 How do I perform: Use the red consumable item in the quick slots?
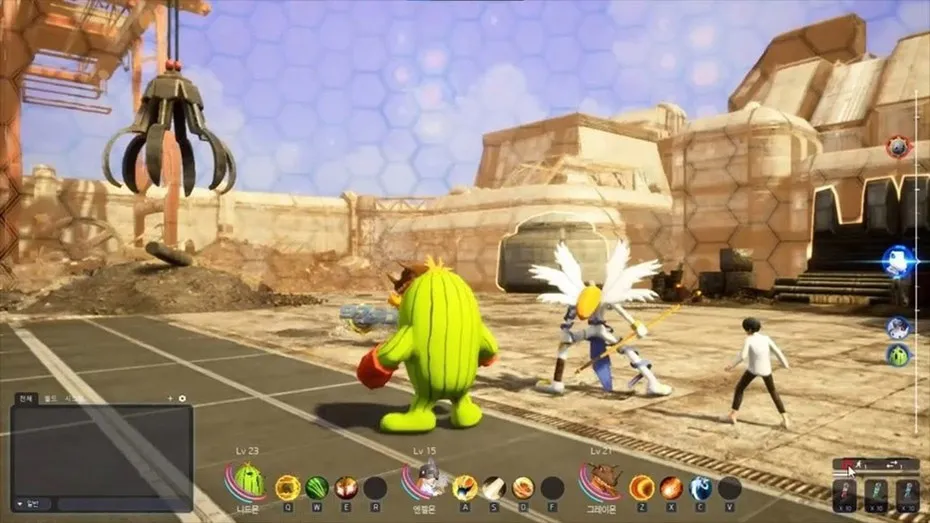click(845, 494)
